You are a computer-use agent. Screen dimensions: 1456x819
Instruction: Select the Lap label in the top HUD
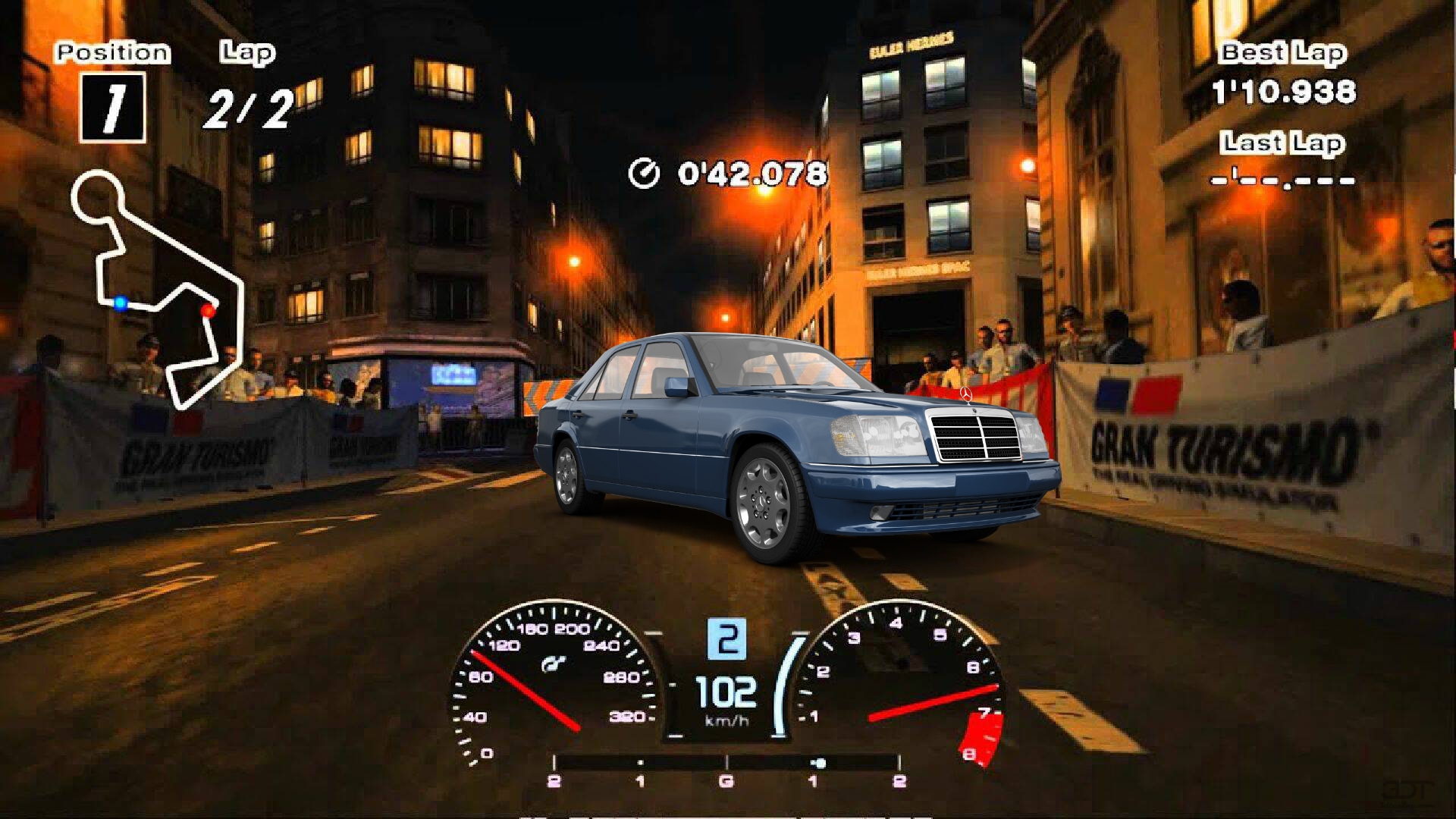point(244,52)
